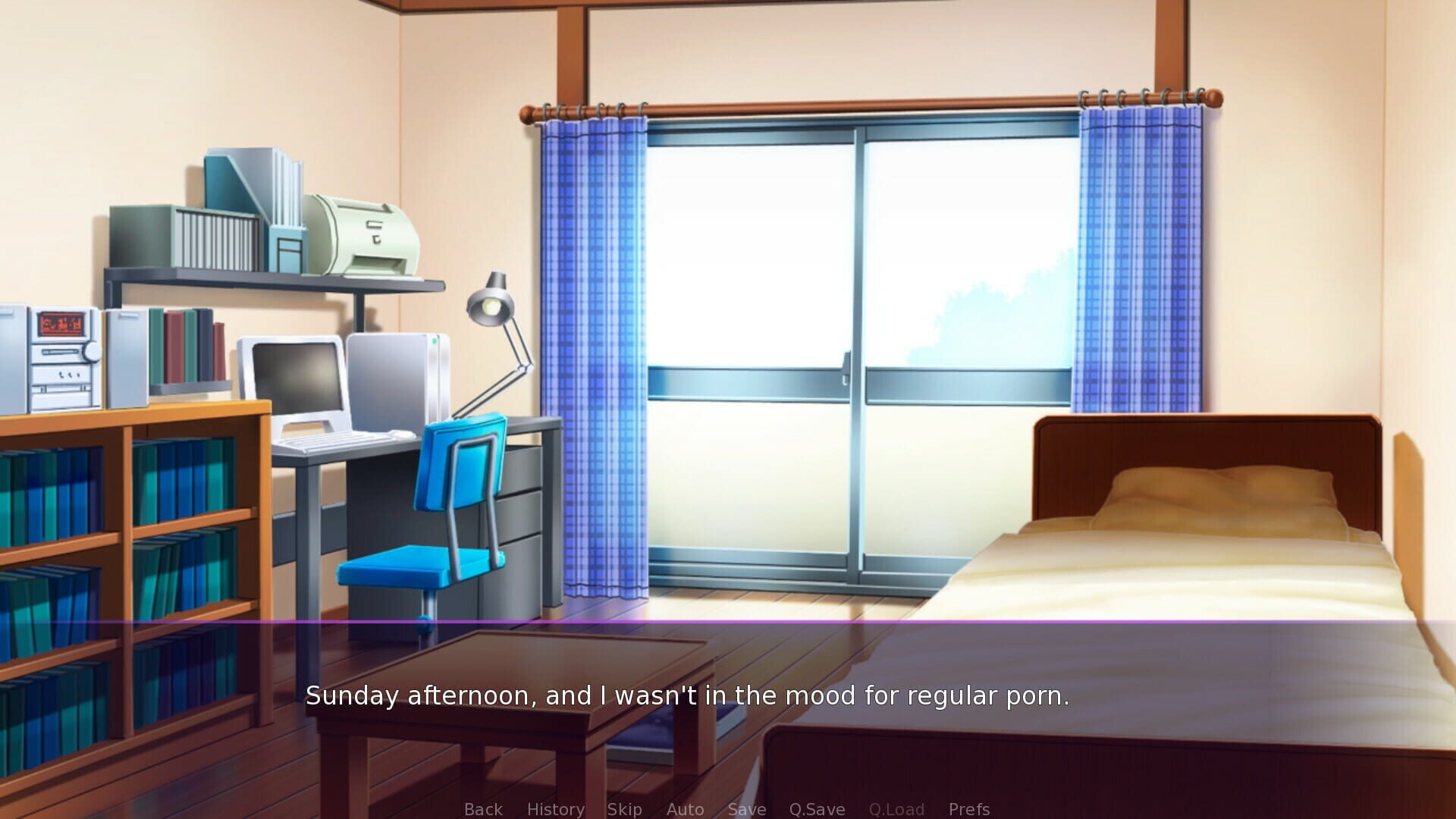
Task: Activate Auto mode for hands-free reading
Action: pyautogui.click(x=685, y=809)
